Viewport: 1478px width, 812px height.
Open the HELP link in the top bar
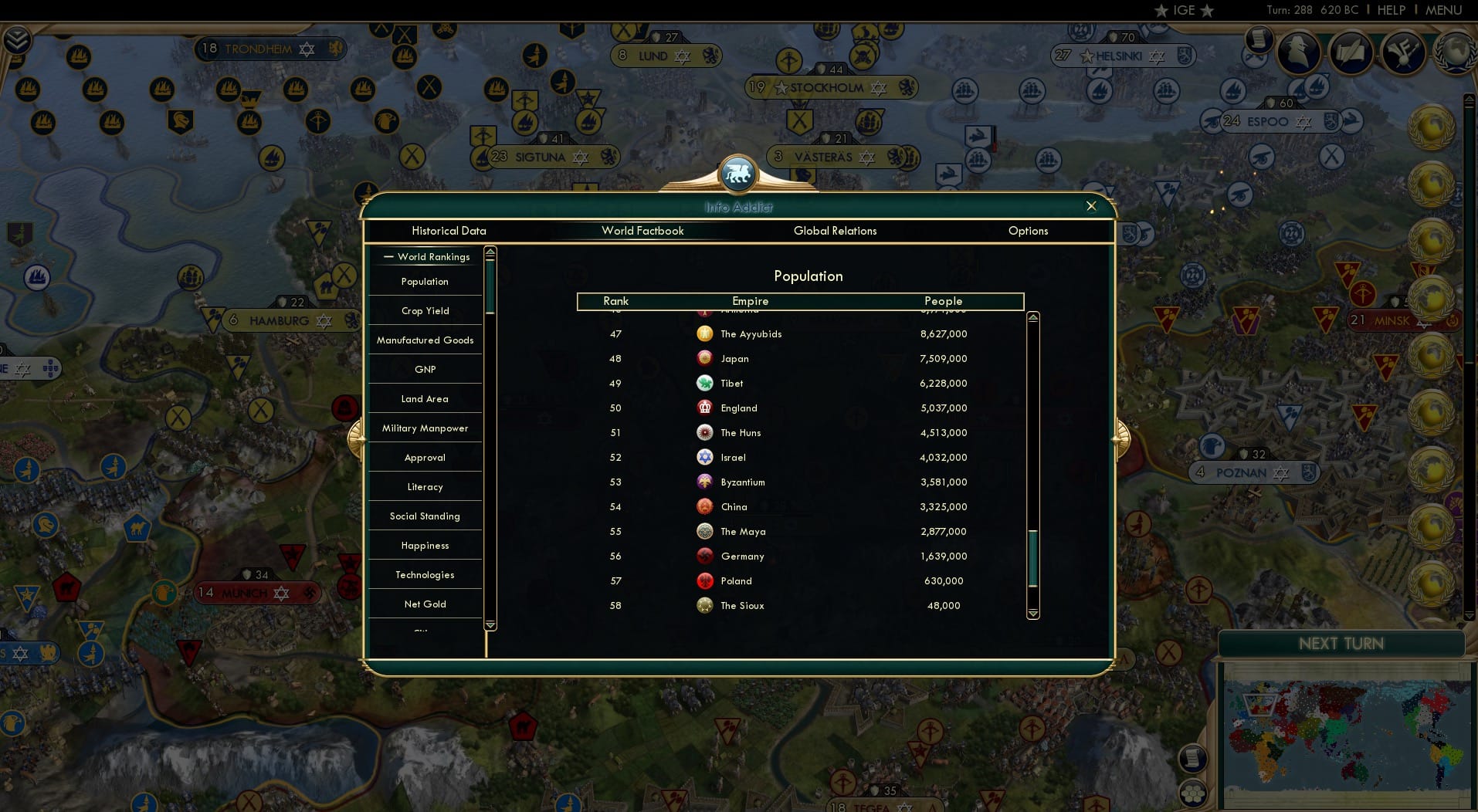point(1390,10)
